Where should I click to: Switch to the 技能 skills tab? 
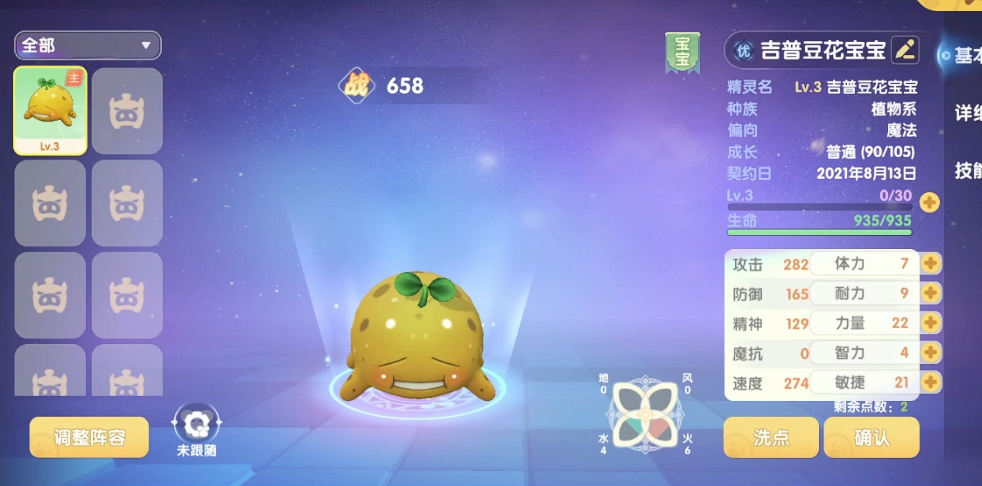point(966,170)
